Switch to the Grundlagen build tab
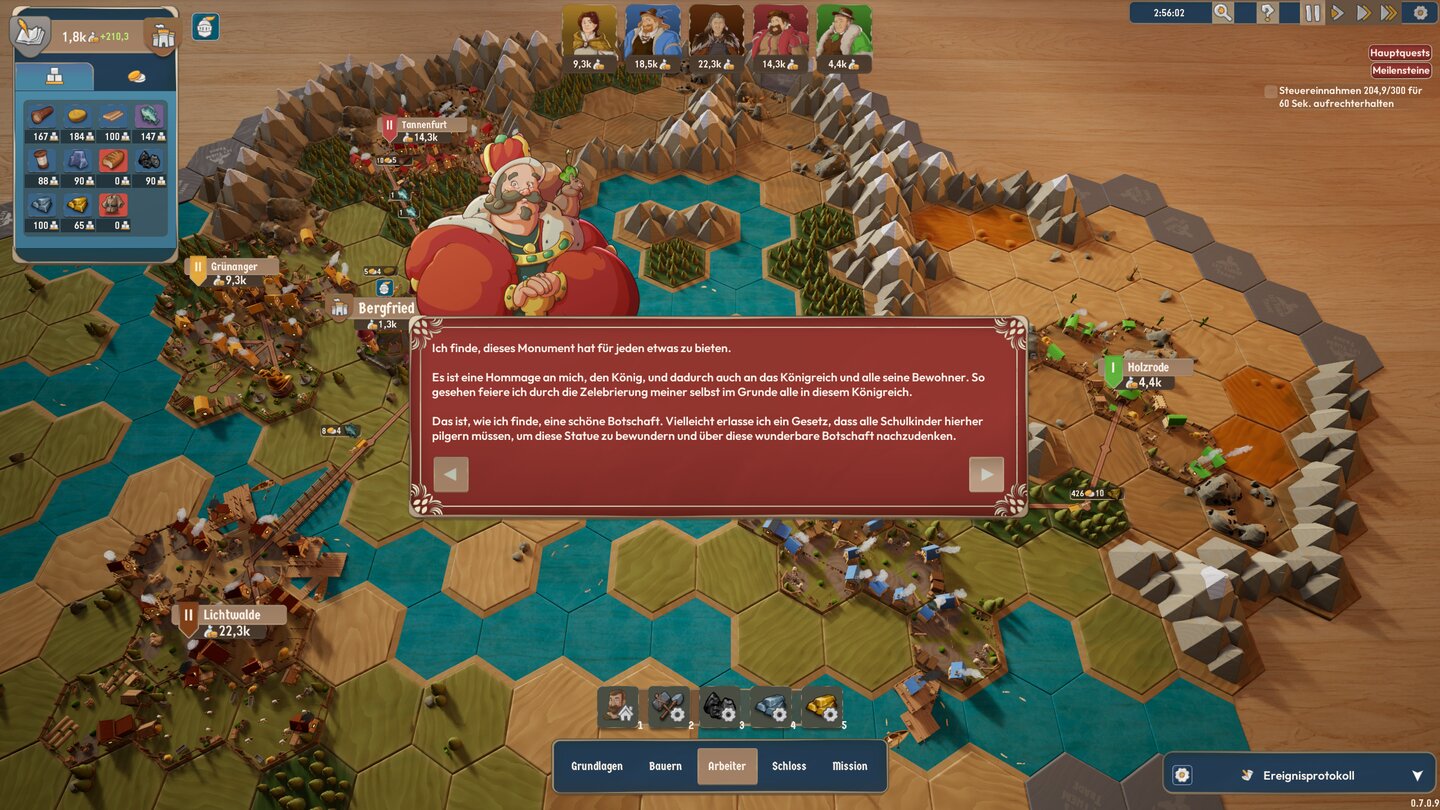1440x810 pixels. 597,766
